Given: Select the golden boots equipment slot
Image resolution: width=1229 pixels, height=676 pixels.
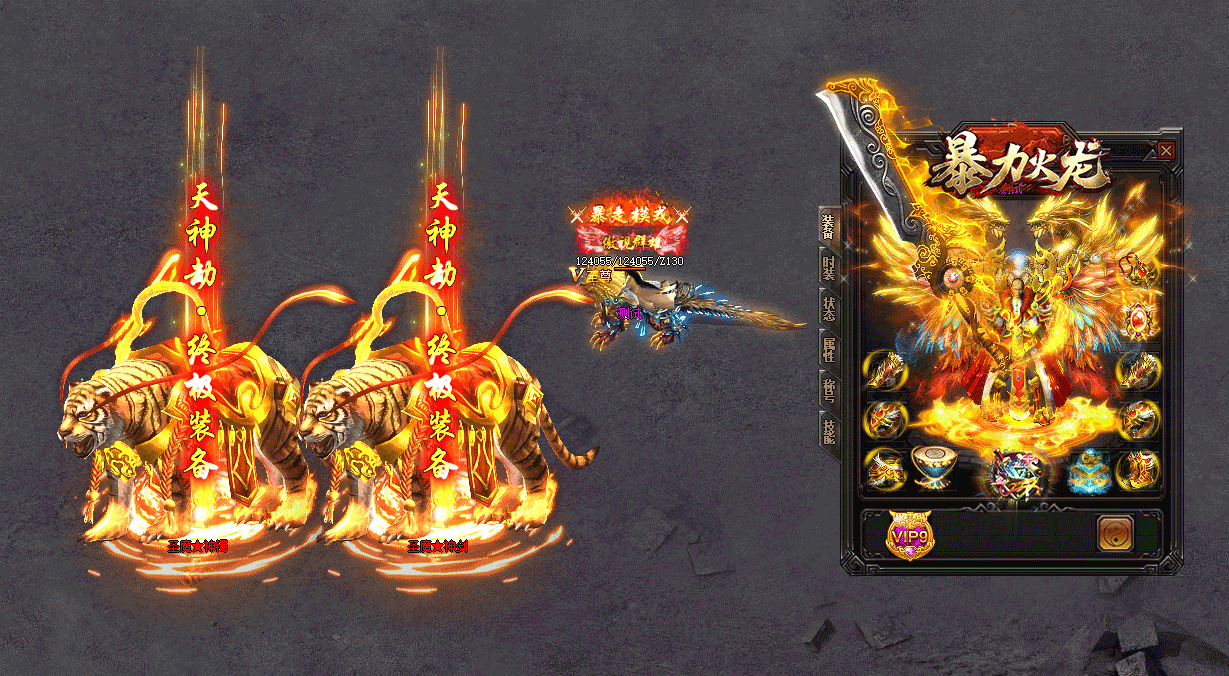Looking at the screenshot, I should click(1138, 468).
